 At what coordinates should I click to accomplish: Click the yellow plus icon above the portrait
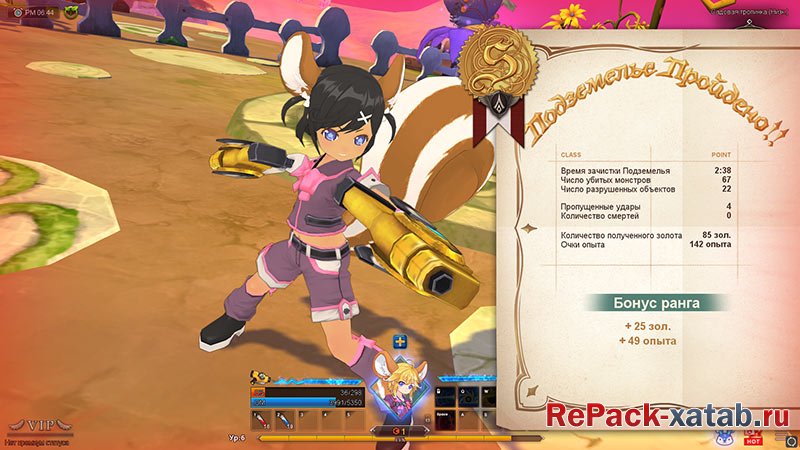(400, 342)
